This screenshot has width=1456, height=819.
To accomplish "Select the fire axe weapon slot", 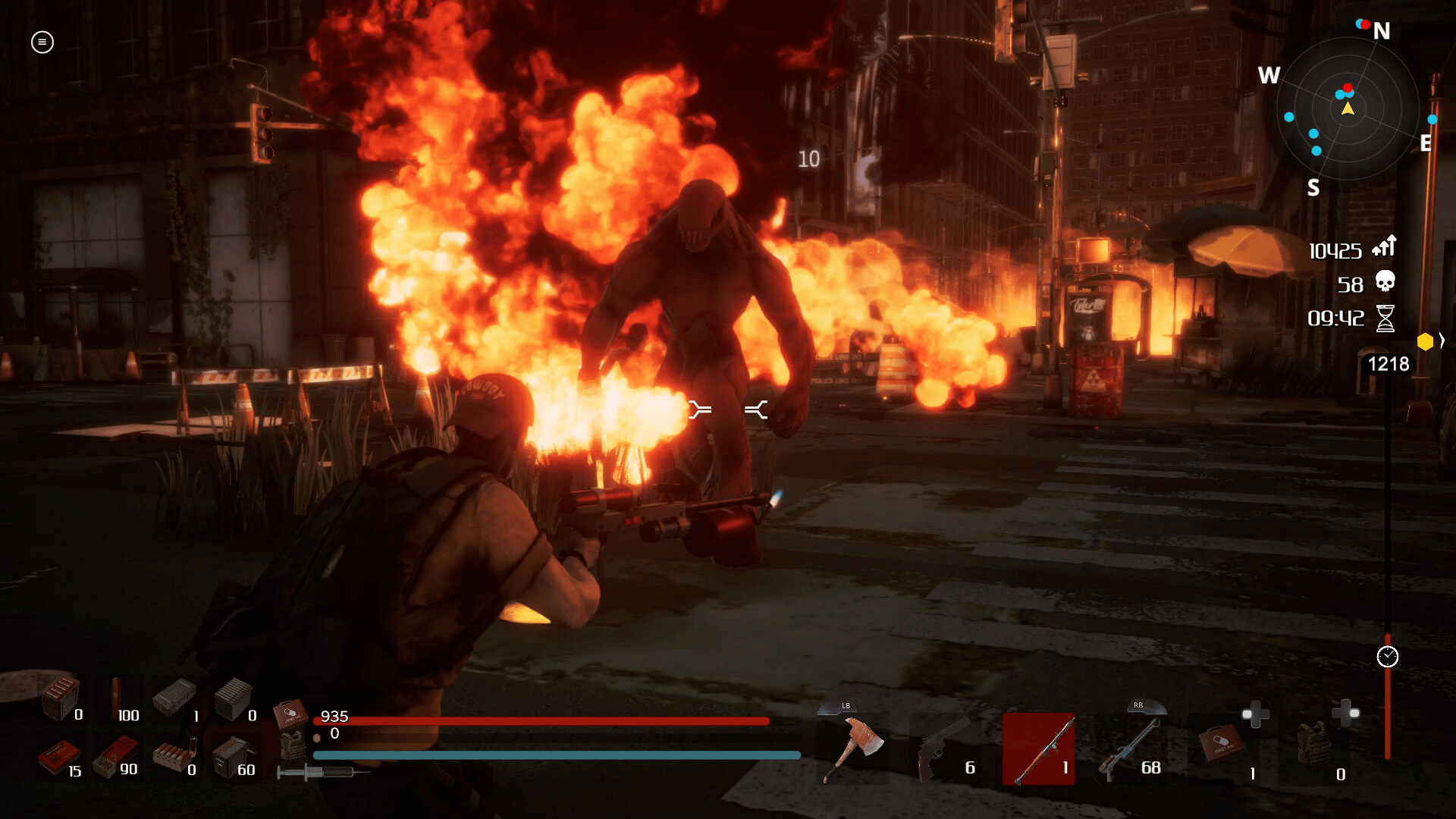I will [x=855, y=748].
